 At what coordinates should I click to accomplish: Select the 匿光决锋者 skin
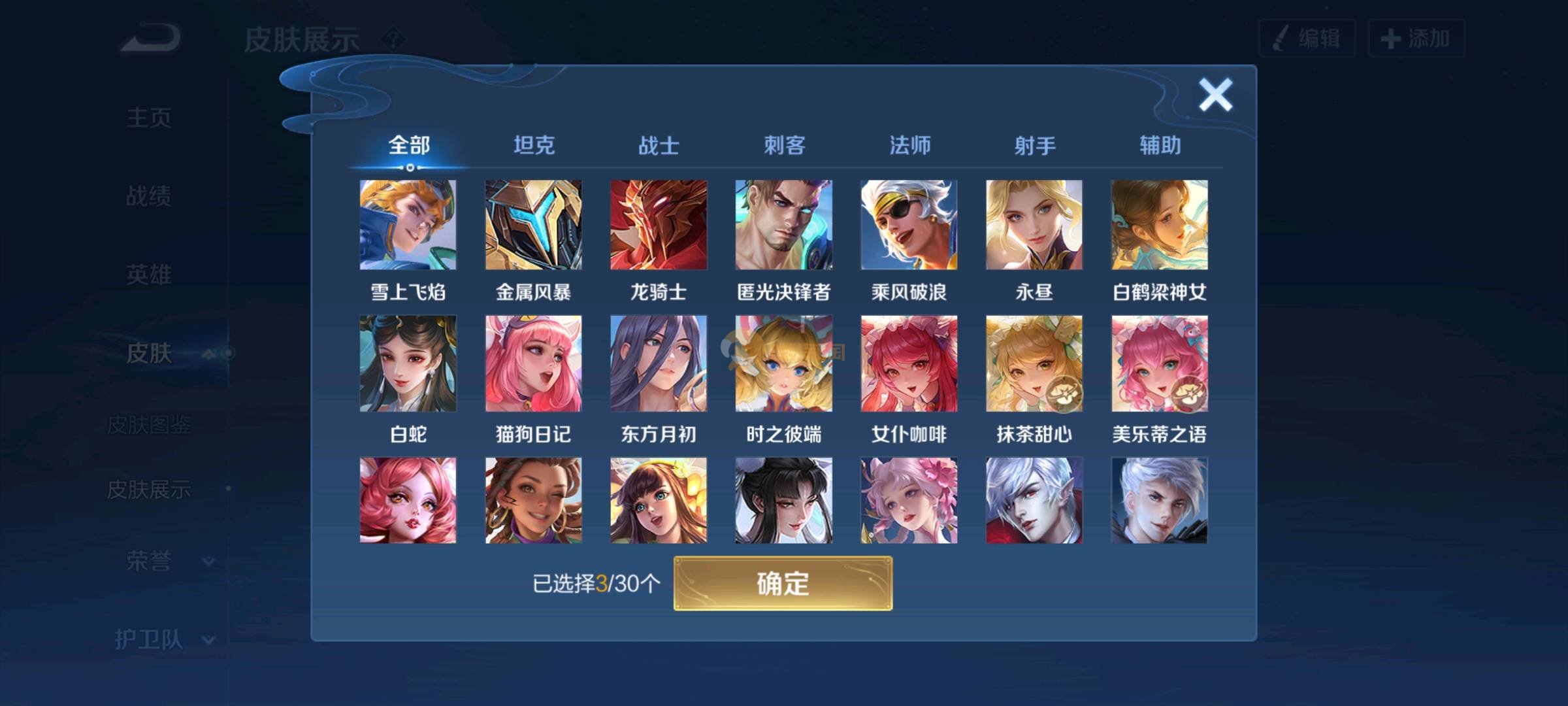tap(783, 225)
